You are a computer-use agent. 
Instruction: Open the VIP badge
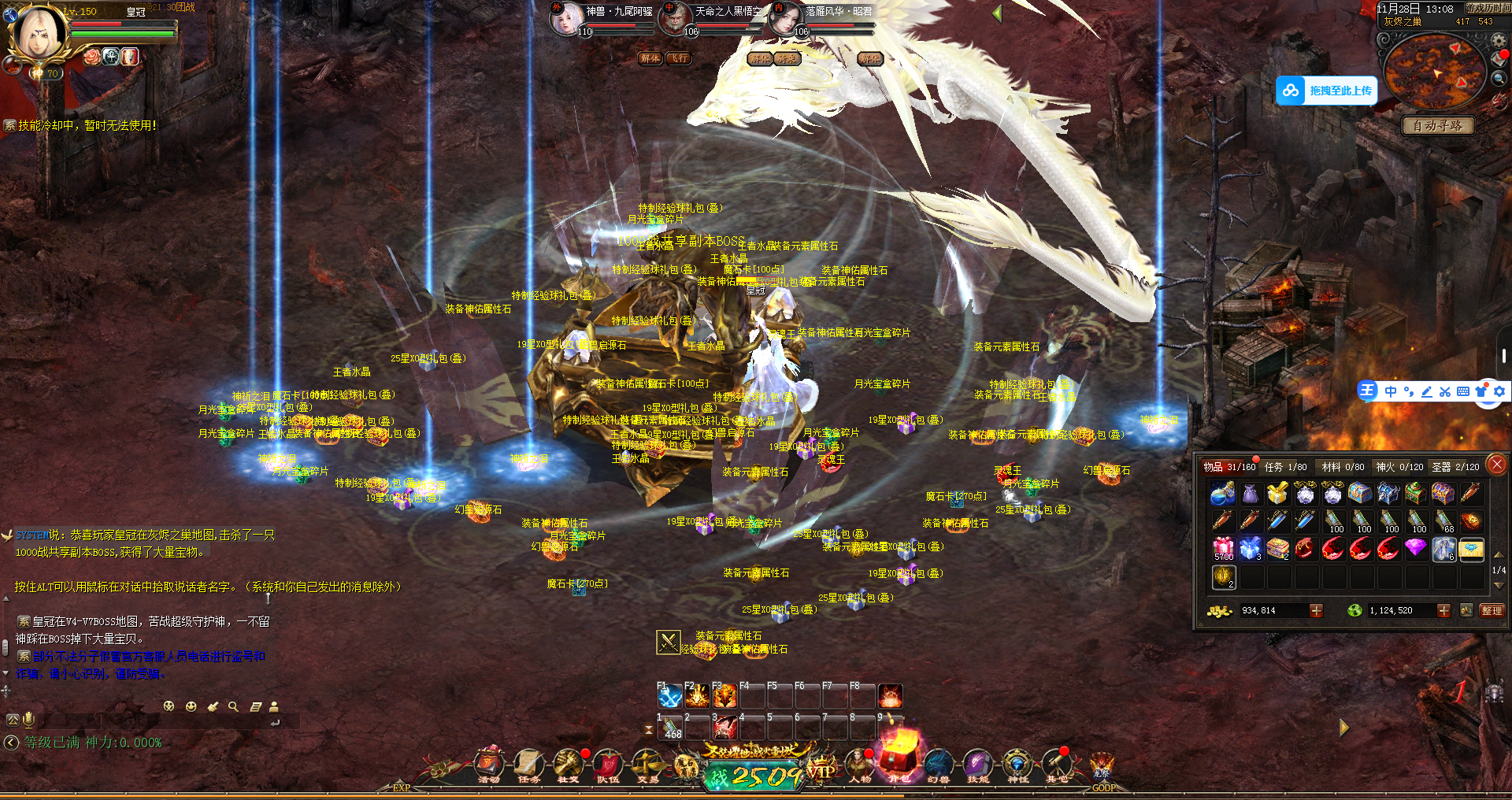coord(821,770)
